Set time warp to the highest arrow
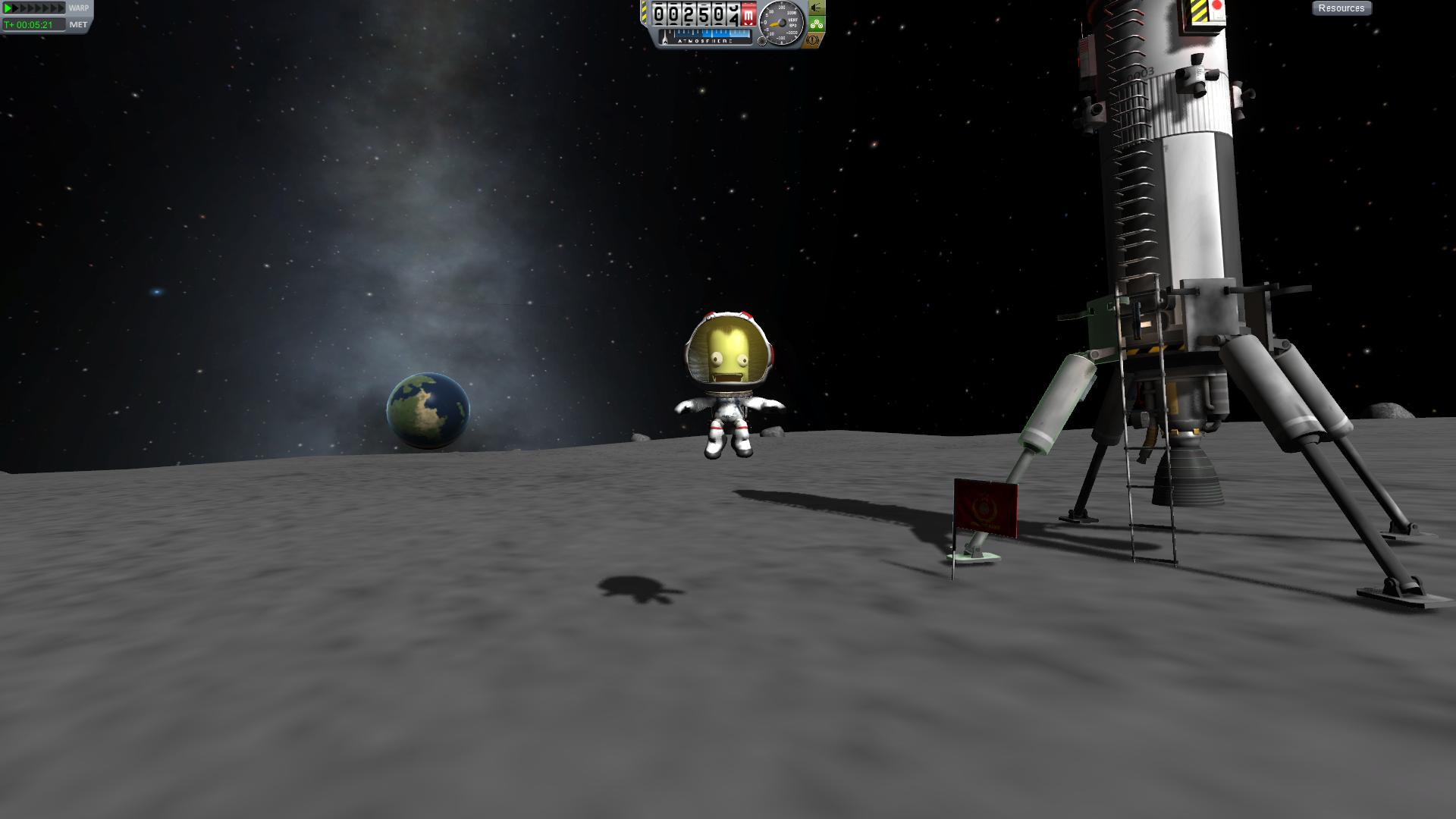Image resolution: width=1456 pixels, height=819 pixels. (x=61, y=8)
